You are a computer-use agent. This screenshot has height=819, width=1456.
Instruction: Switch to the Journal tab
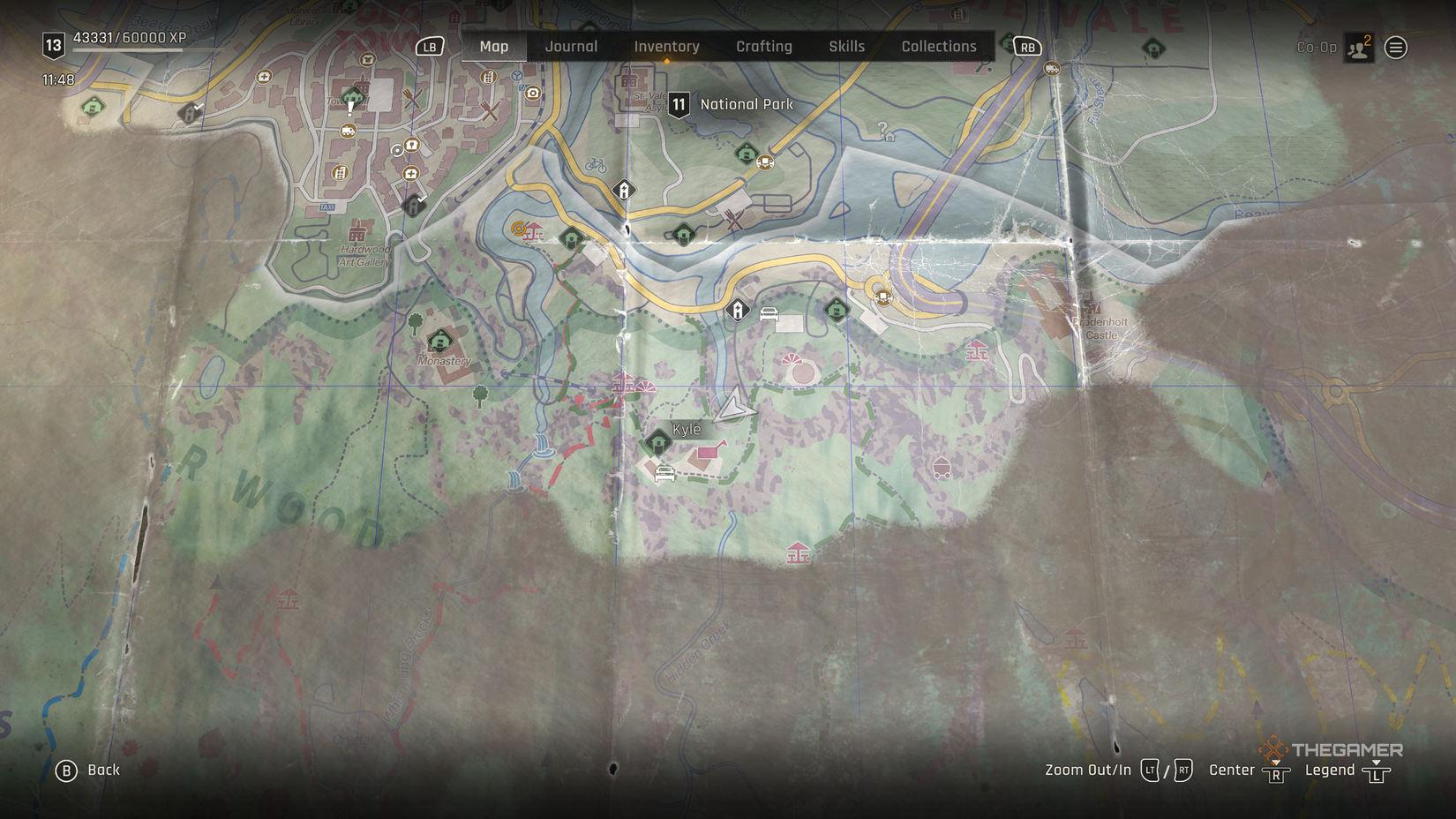[x=572, y=46]
